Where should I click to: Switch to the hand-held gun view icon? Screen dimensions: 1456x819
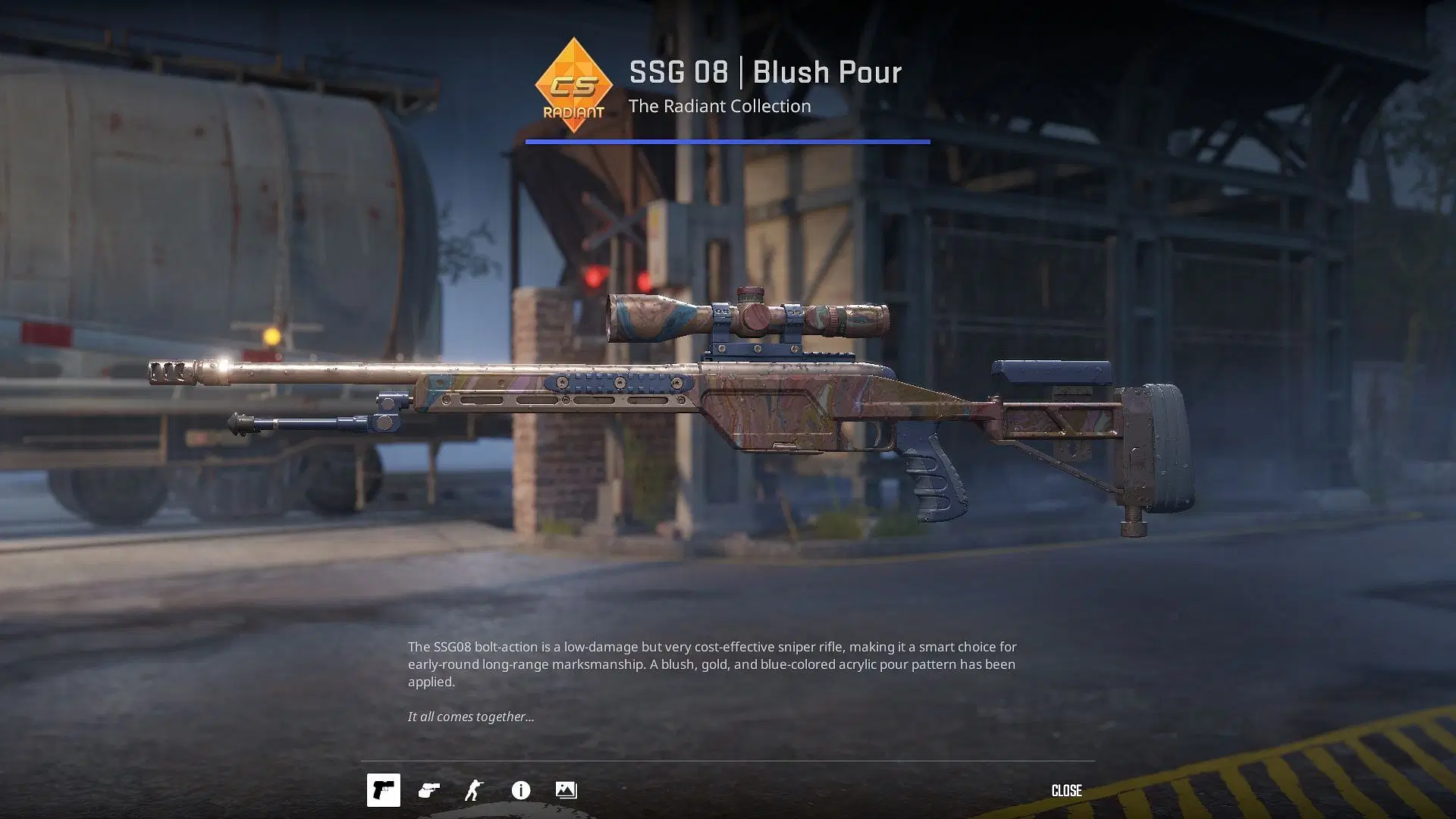(x=428, y=790)
